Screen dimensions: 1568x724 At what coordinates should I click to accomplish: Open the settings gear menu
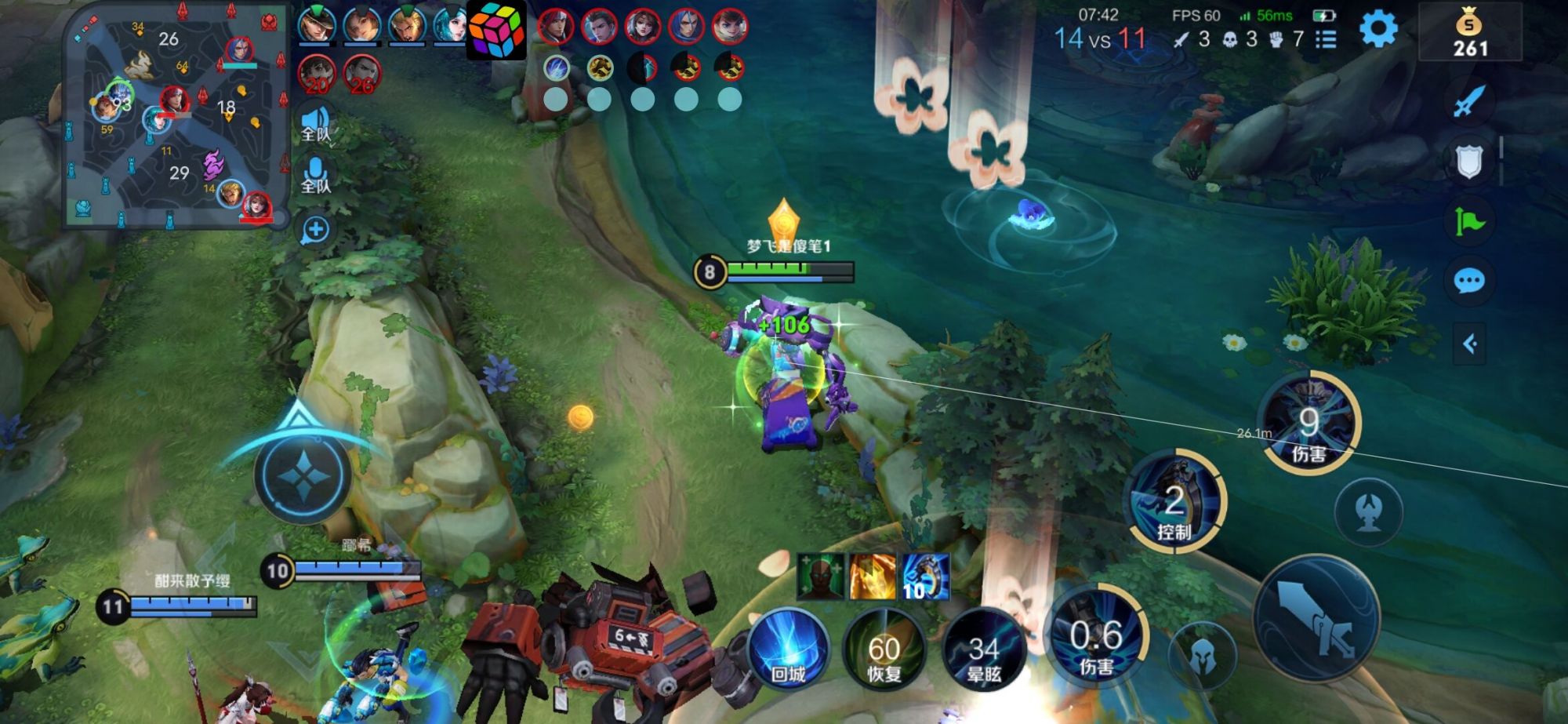click(x=1377, y=30)
